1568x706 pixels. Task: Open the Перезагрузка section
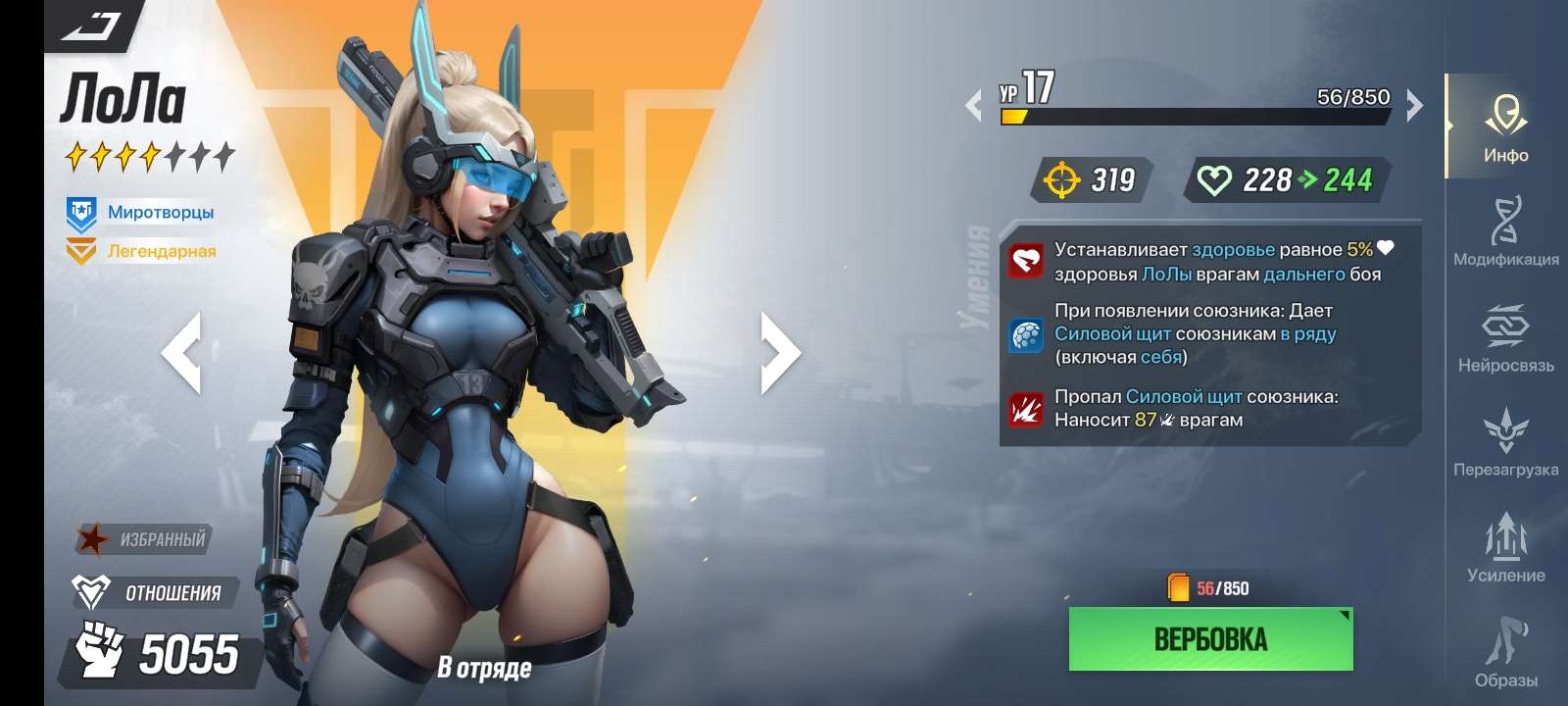(1506, 443)
